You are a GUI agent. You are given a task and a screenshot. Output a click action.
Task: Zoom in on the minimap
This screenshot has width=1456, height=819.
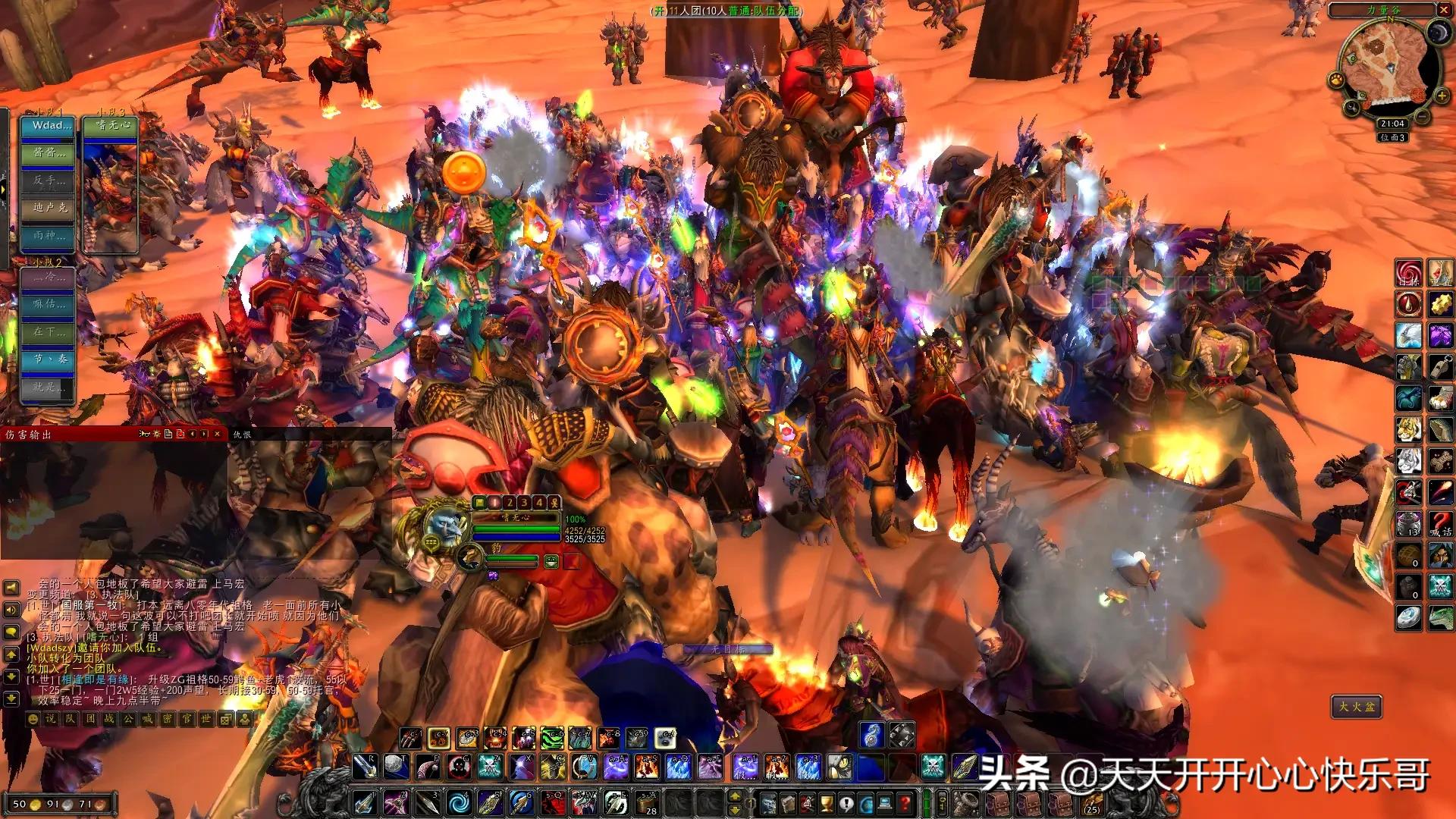coord(1441,96)
